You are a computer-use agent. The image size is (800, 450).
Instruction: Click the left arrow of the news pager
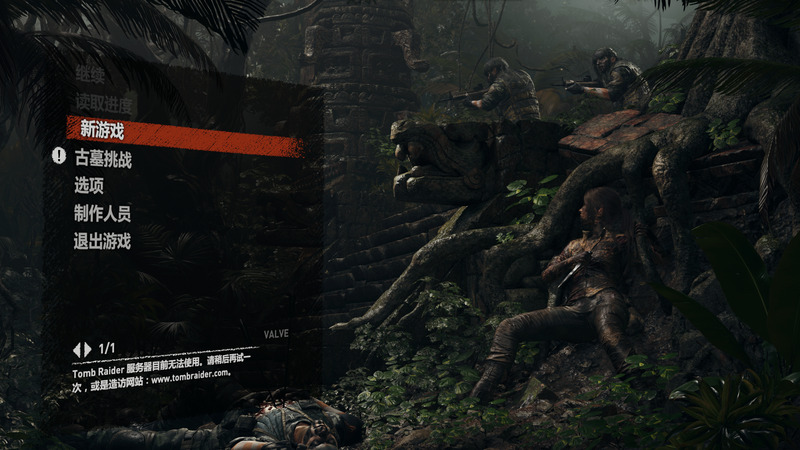[x=76, y=348]
